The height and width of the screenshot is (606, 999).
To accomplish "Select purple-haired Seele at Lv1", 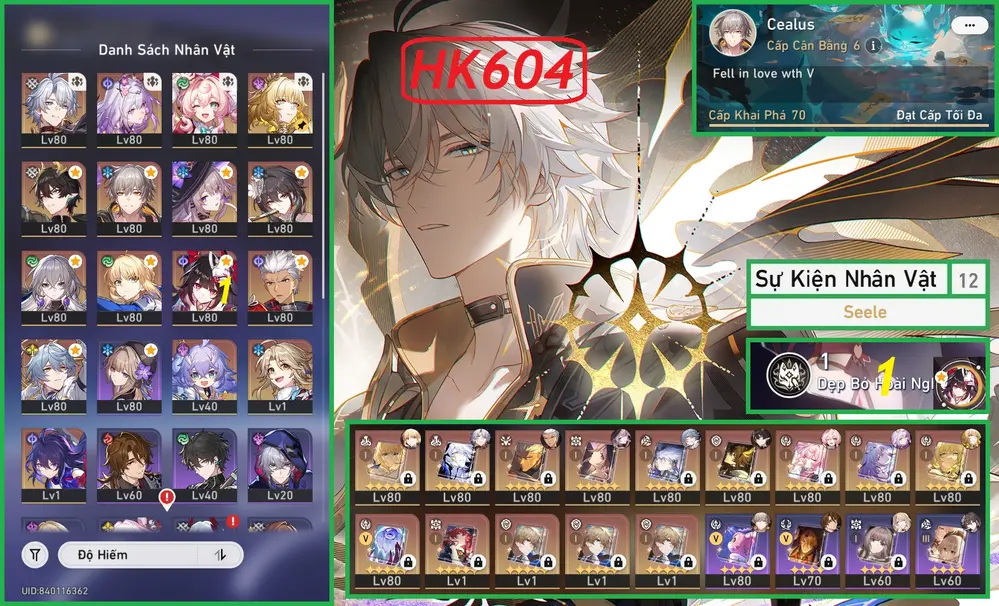I will (x=51, y=463).
